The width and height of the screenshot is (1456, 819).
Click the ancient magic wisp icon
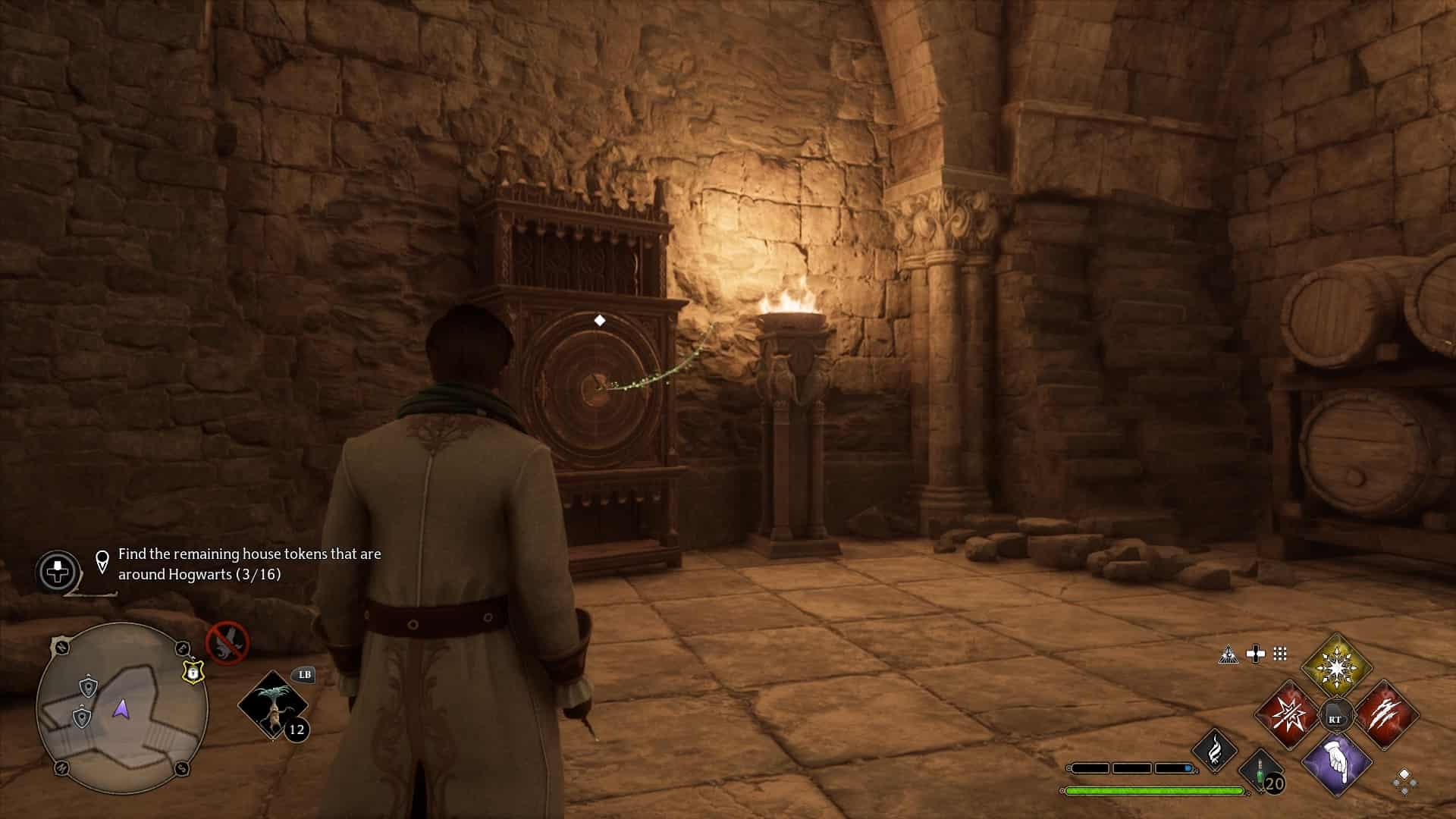point(1214,749)
